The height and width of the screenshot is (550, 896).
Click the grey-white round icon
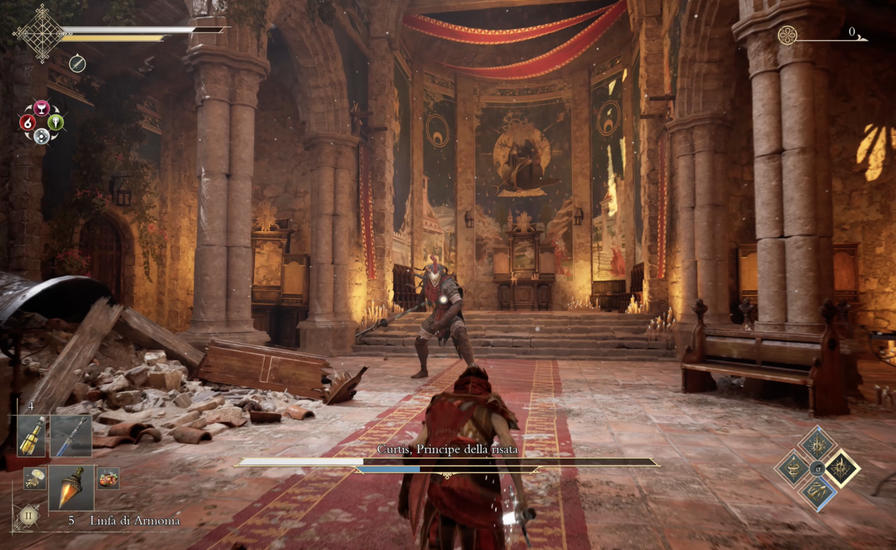[41, 136]
